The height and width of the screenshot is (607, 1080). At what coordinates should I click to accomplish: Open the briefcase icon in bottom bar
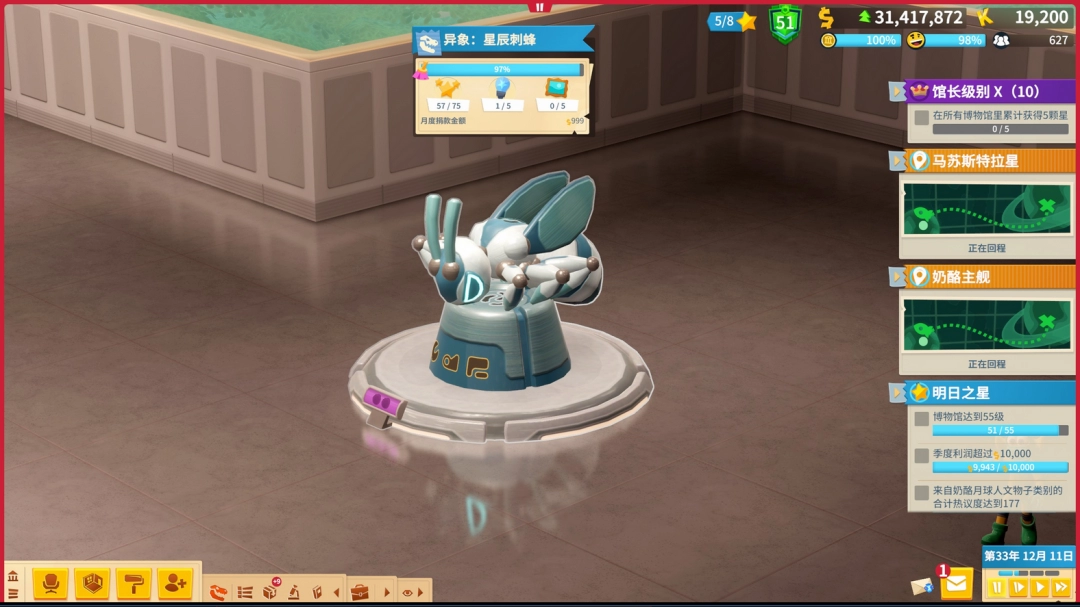pyautogui.click(x=359, y=592)
